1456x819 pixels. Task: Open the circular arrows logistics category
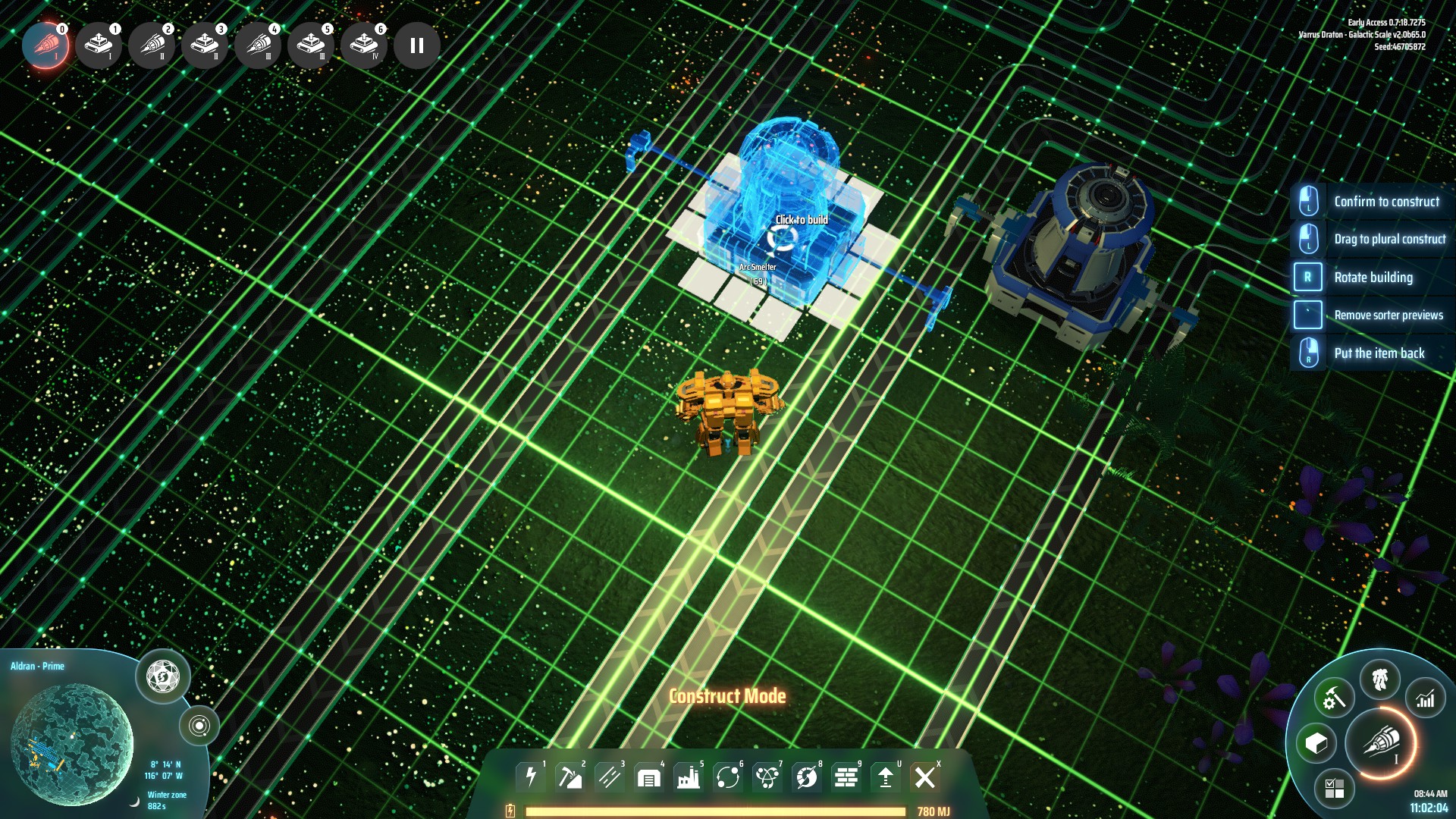coord(728,777)
